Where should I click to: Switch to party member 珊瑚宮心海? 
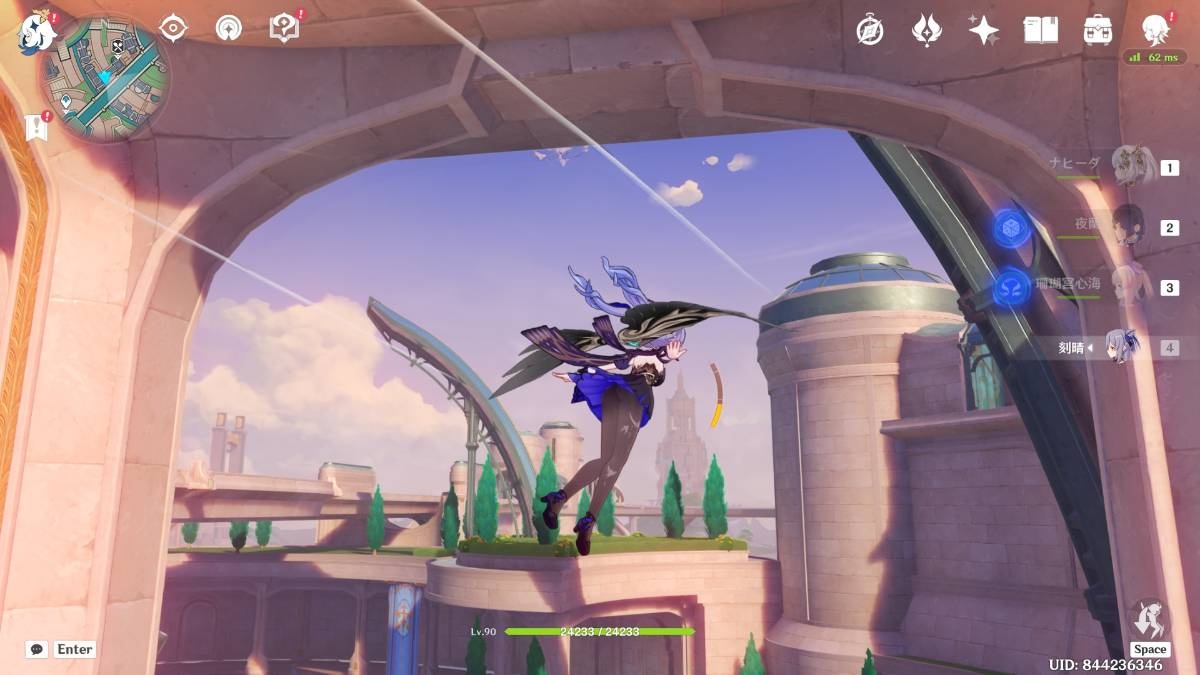(x=1128, y=286)
